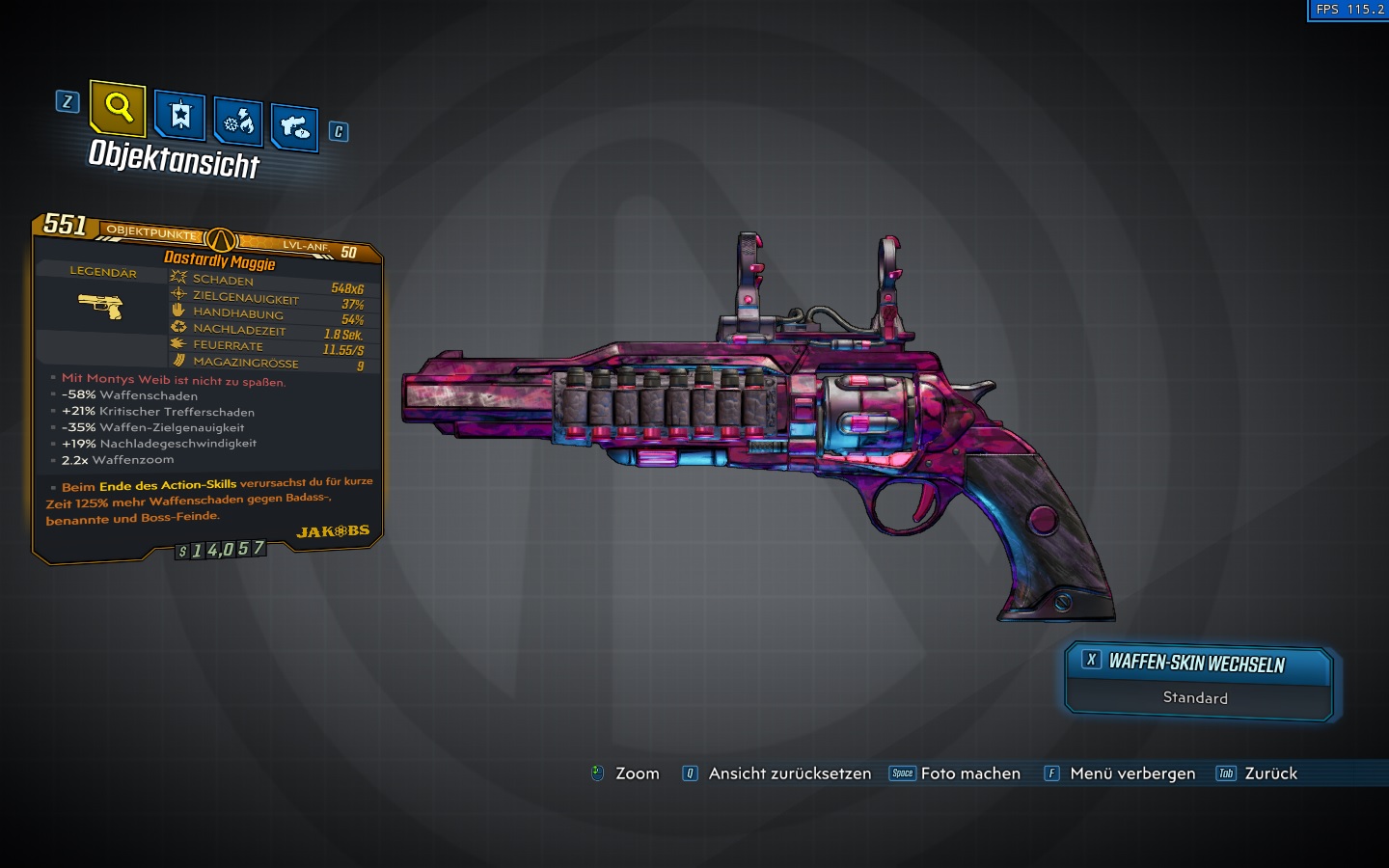Go back with the Zurück option
This screenshot has width=1389, height=868.
[x=1258, y=773]
